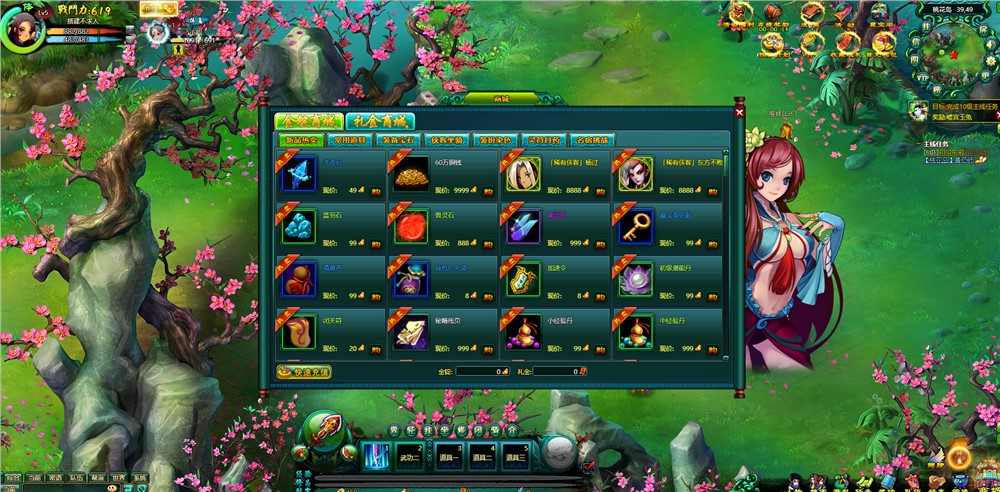Viewport: 1000px width, 492px height.
Task: Activate the blue sword skill in slot 1
Action: click(x=376, y=455)
